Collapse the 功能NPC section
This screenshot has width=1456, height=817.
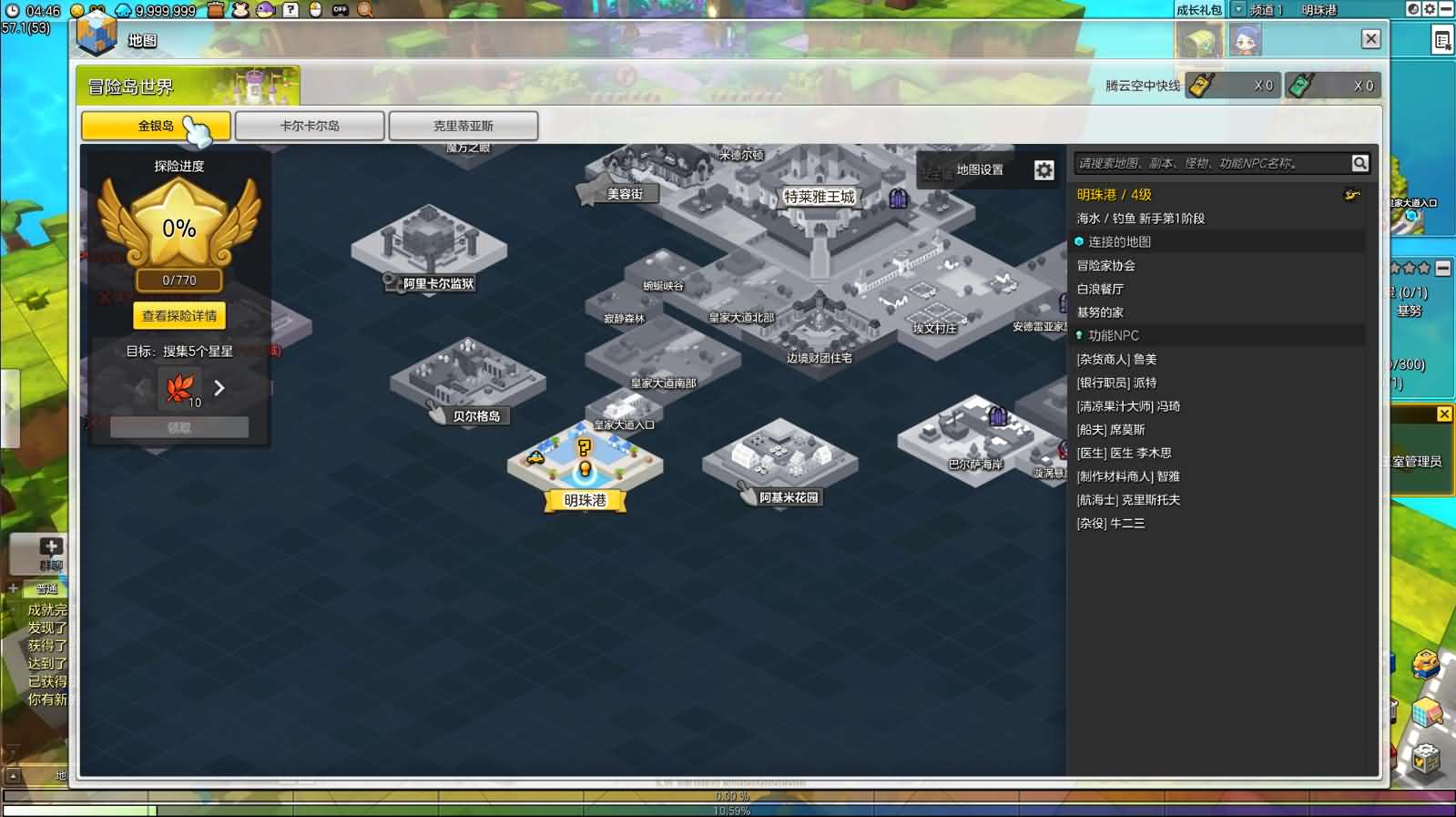click(1113, 335)
